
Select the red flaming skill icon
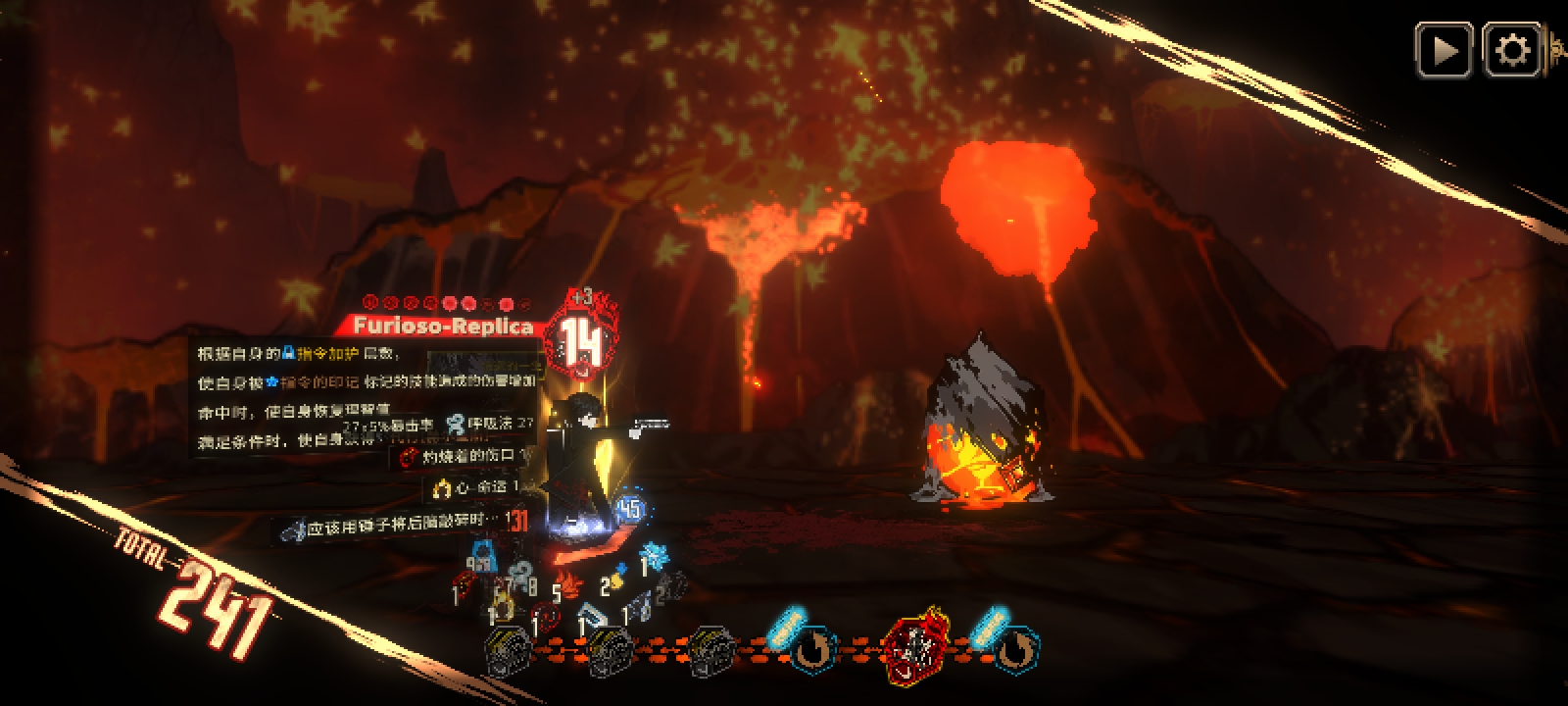pyautogui.click(x=914, y=647)
